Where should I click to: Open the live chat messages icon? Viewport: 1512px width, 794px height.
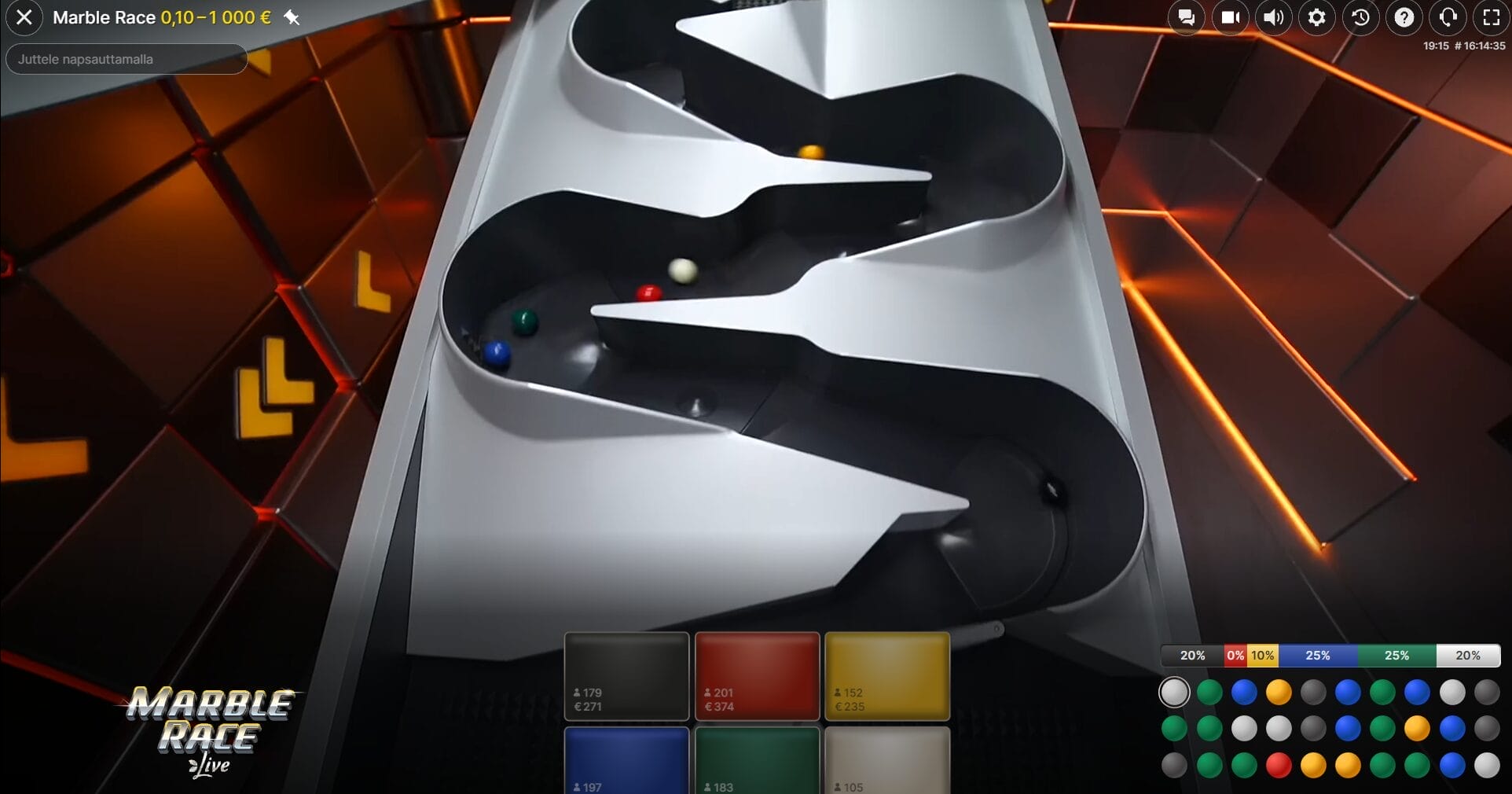click(1186, 17)
